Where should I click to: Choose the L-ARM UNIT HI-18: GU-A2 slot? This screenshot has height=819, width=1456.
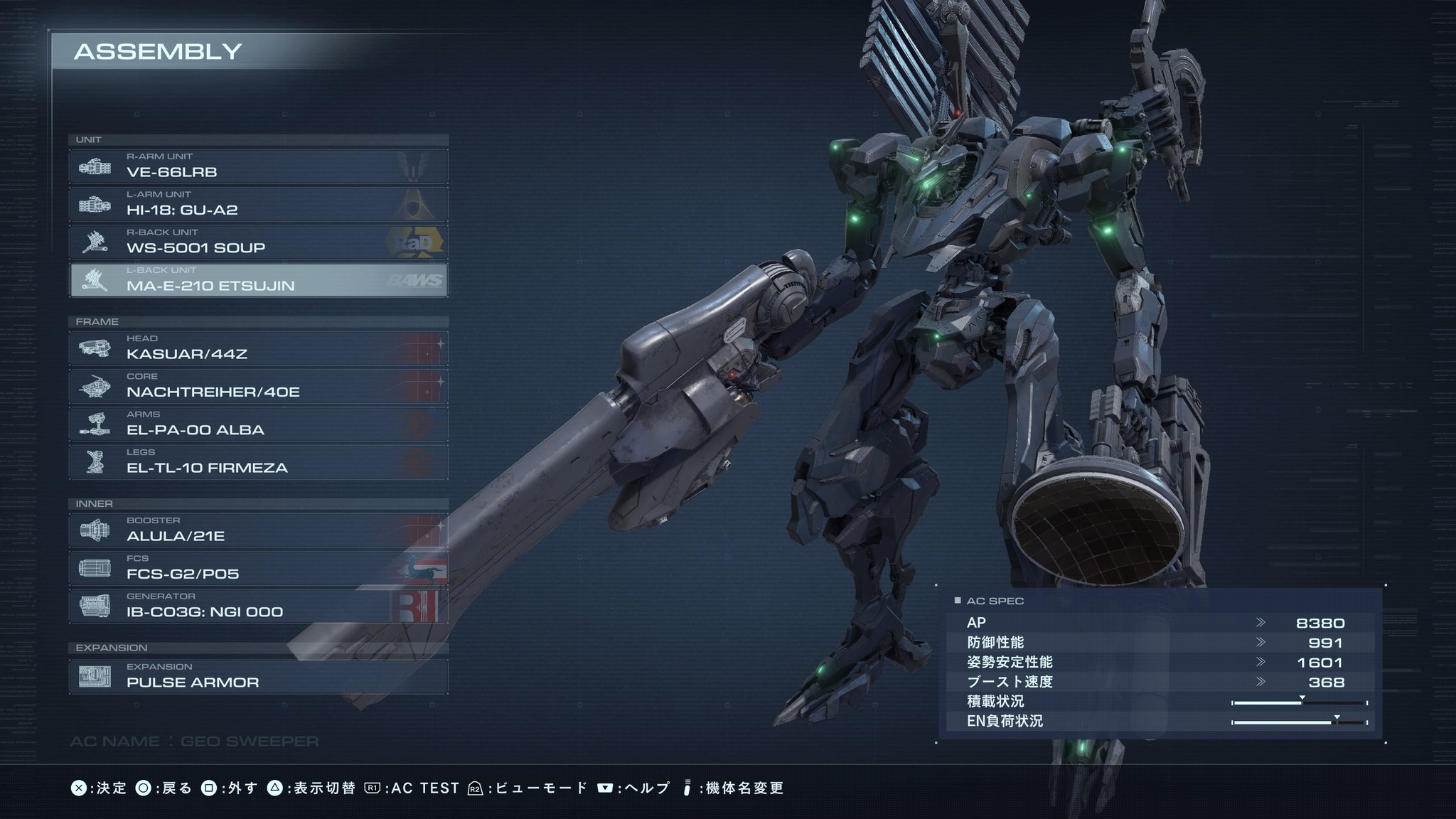[x=259, y=204]
